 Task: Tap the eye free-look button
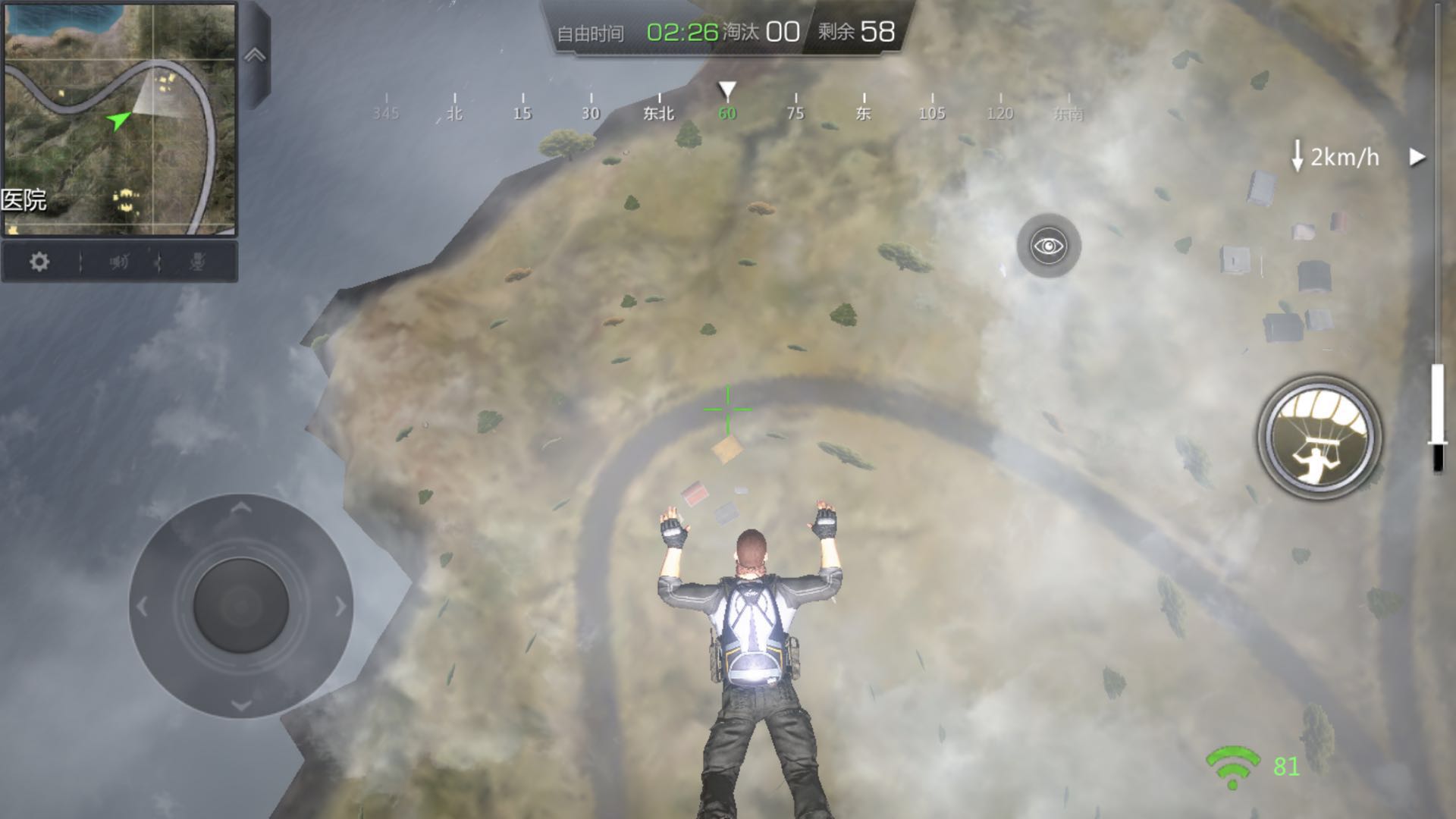click(x=1049, y=246)
